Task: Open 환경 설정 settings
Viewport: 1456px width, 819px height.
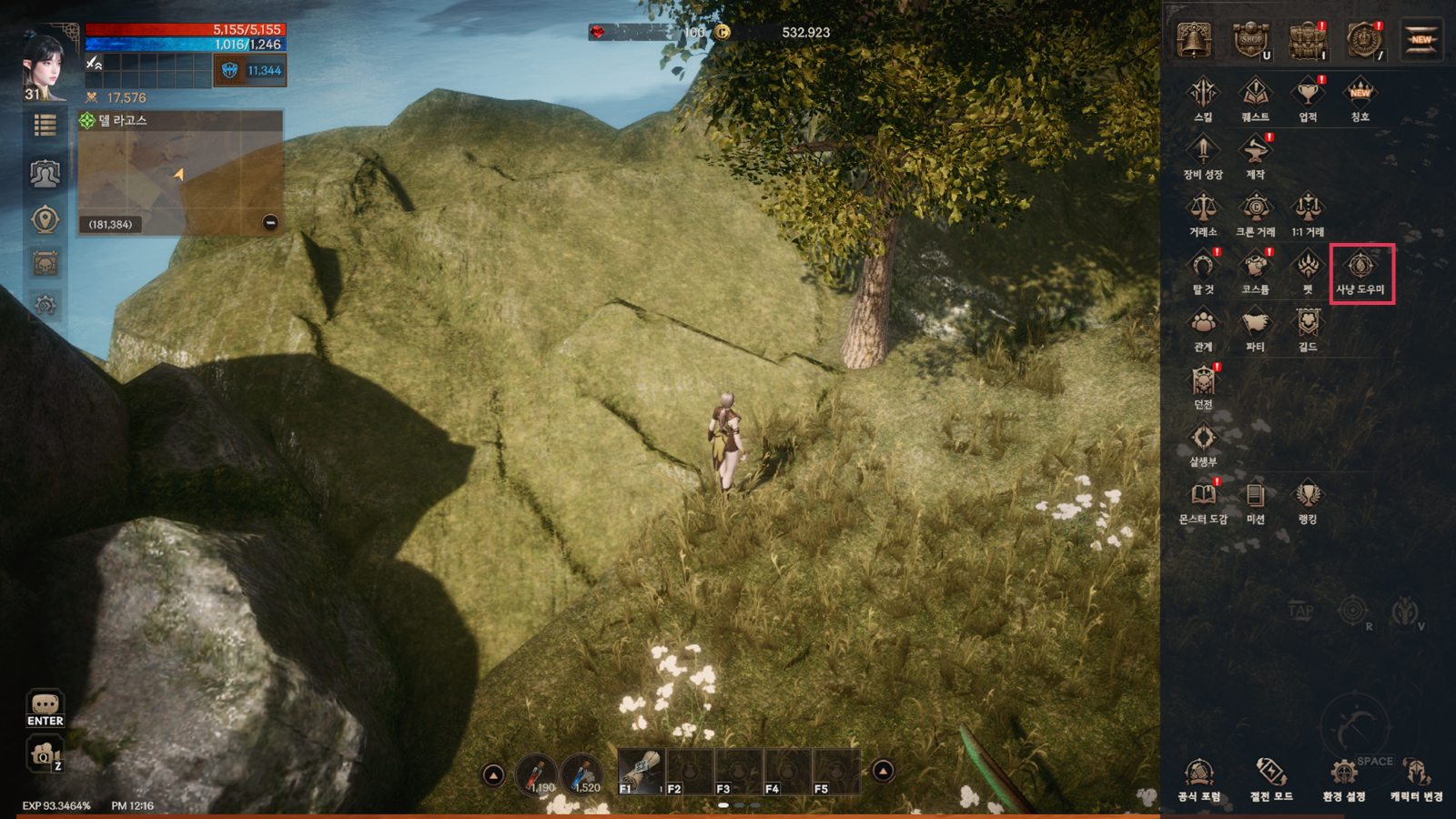Action: pos(1343,780)
